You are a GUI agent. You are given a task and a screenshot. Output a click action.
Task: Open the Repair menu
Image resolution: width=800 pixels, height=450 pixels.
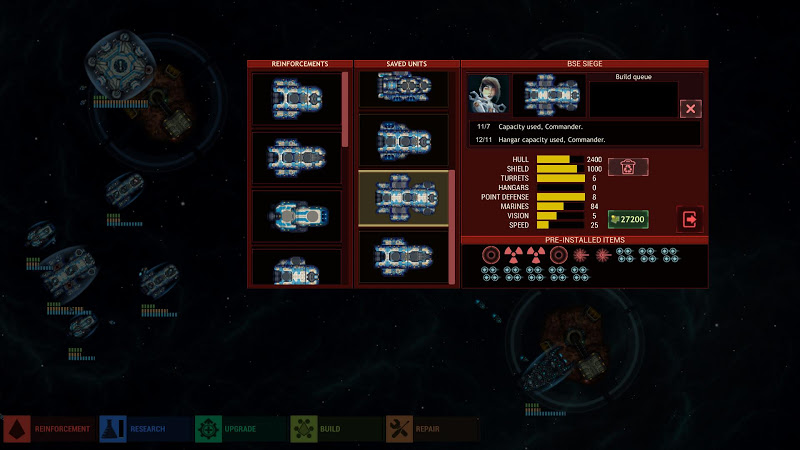point(431,429)
